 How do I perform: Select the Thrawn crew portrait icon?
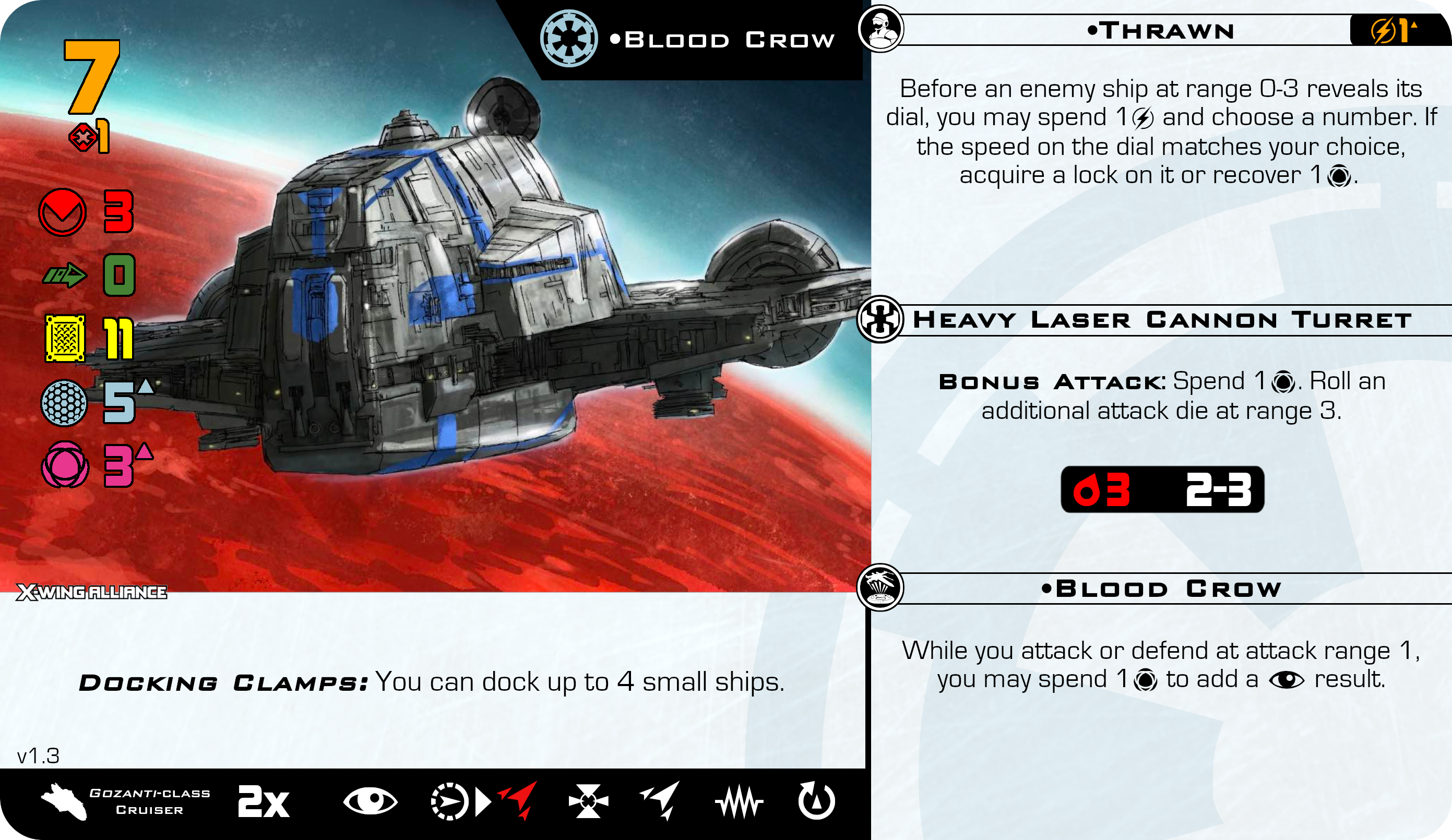pyautogui.click(x=880, y=29)
